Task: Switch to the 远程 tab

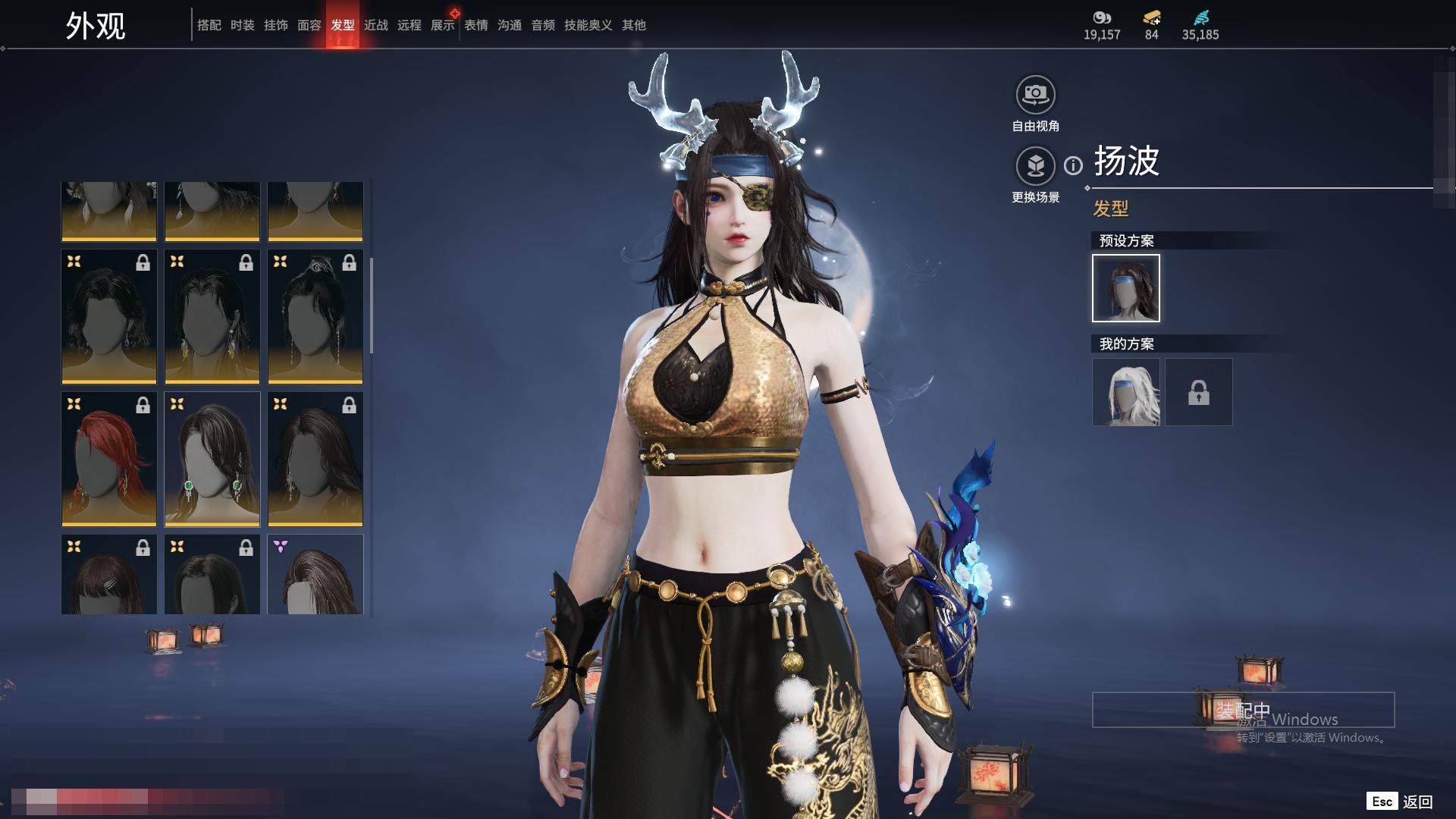Action: click(x=409, y=25)
